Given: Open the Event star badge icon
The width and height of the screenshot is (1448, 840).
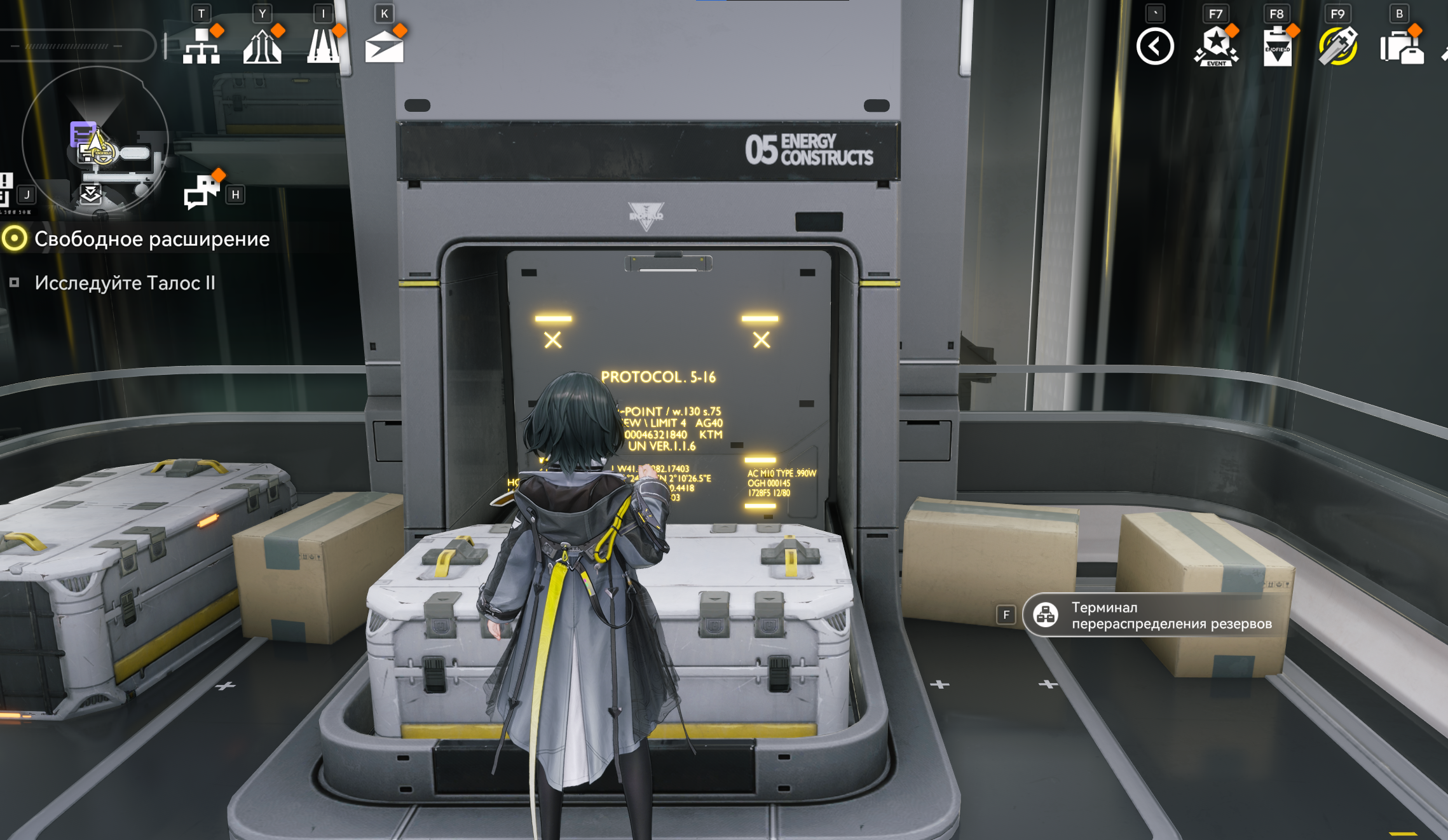Looking at the screenshot, I should point(1215,46).
